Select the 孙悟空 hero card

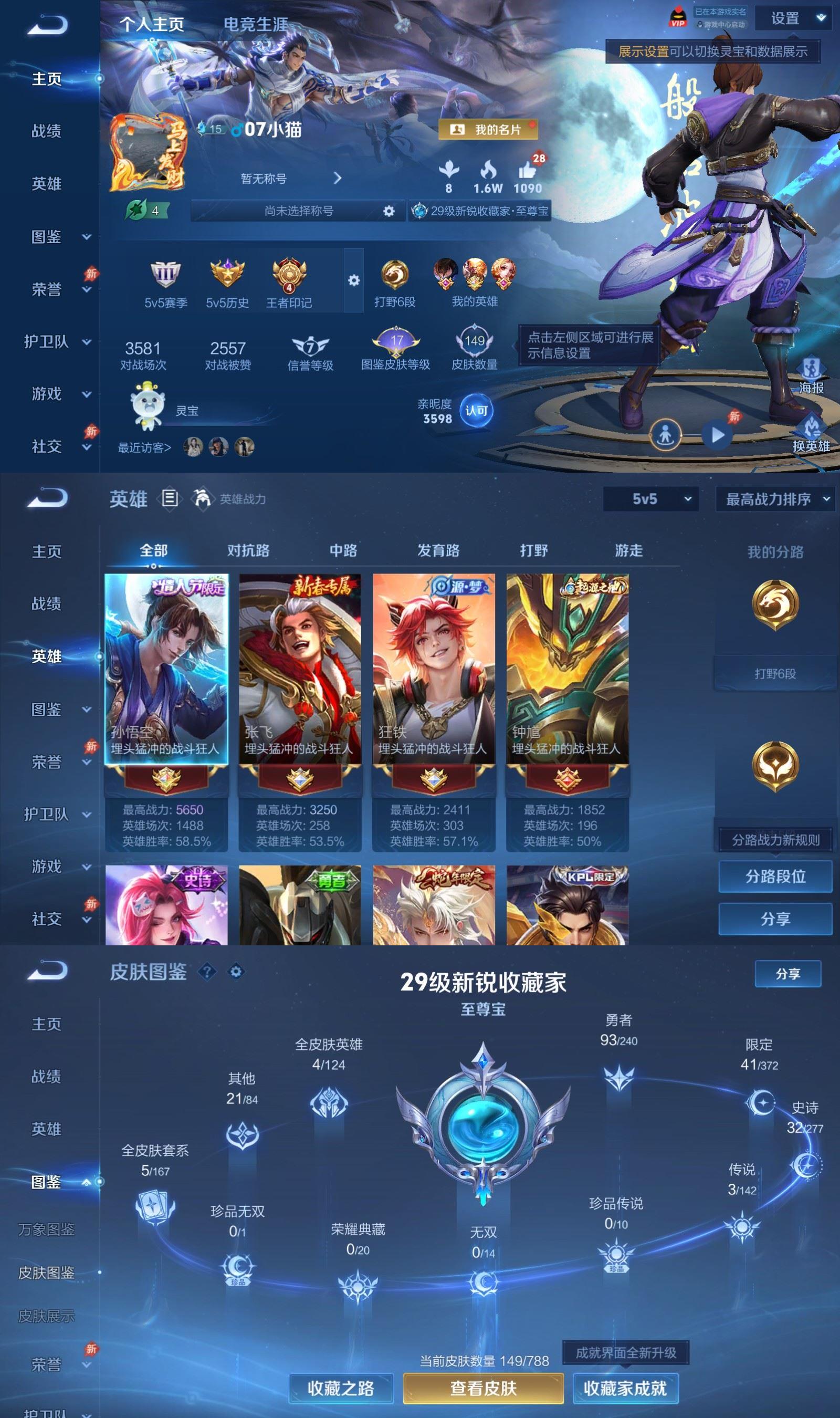pyautogui.click(x=166, y=669)
